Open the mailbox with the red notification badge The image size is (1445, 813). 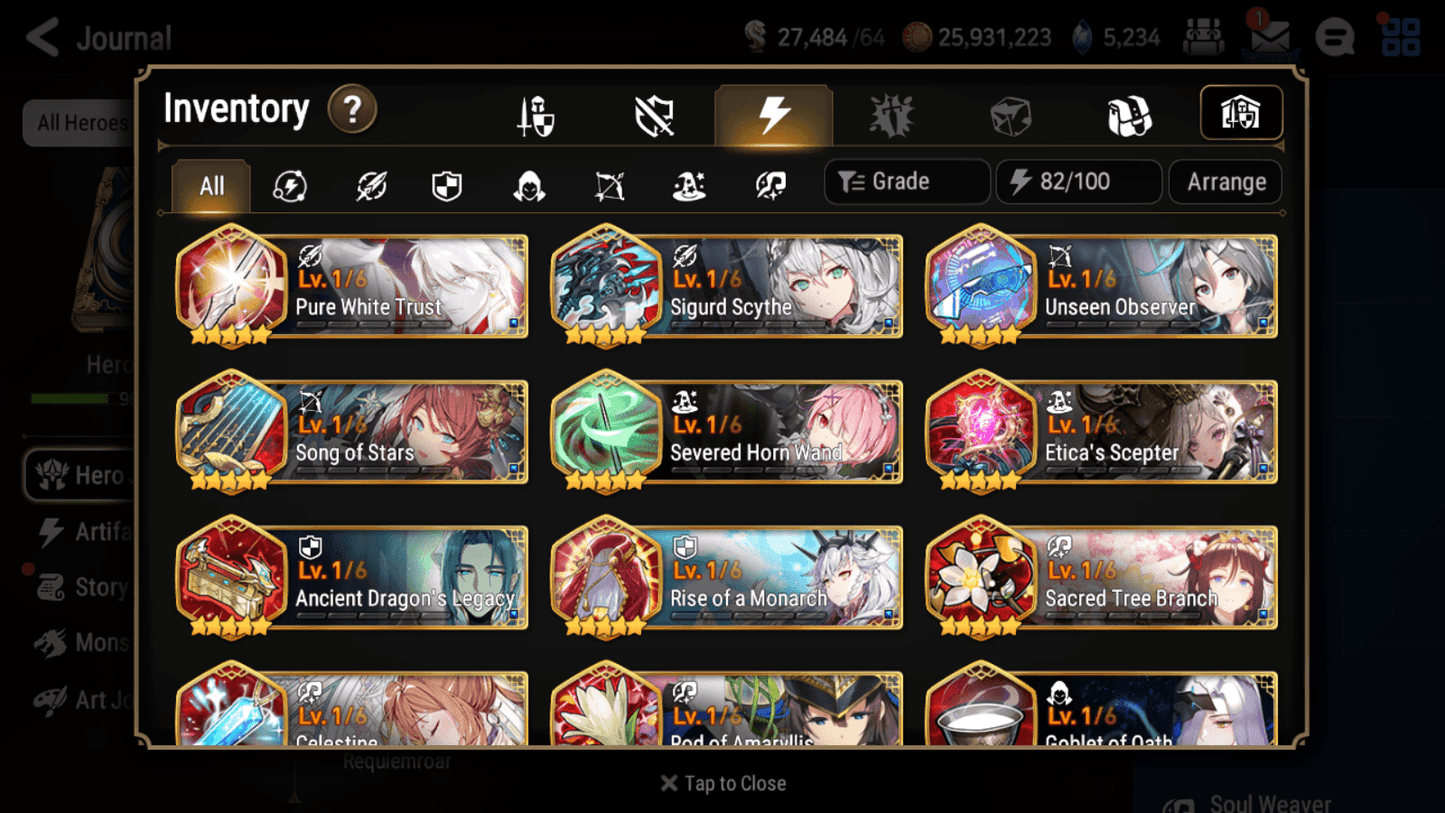pyautogui.click(x=1269, y=36)
